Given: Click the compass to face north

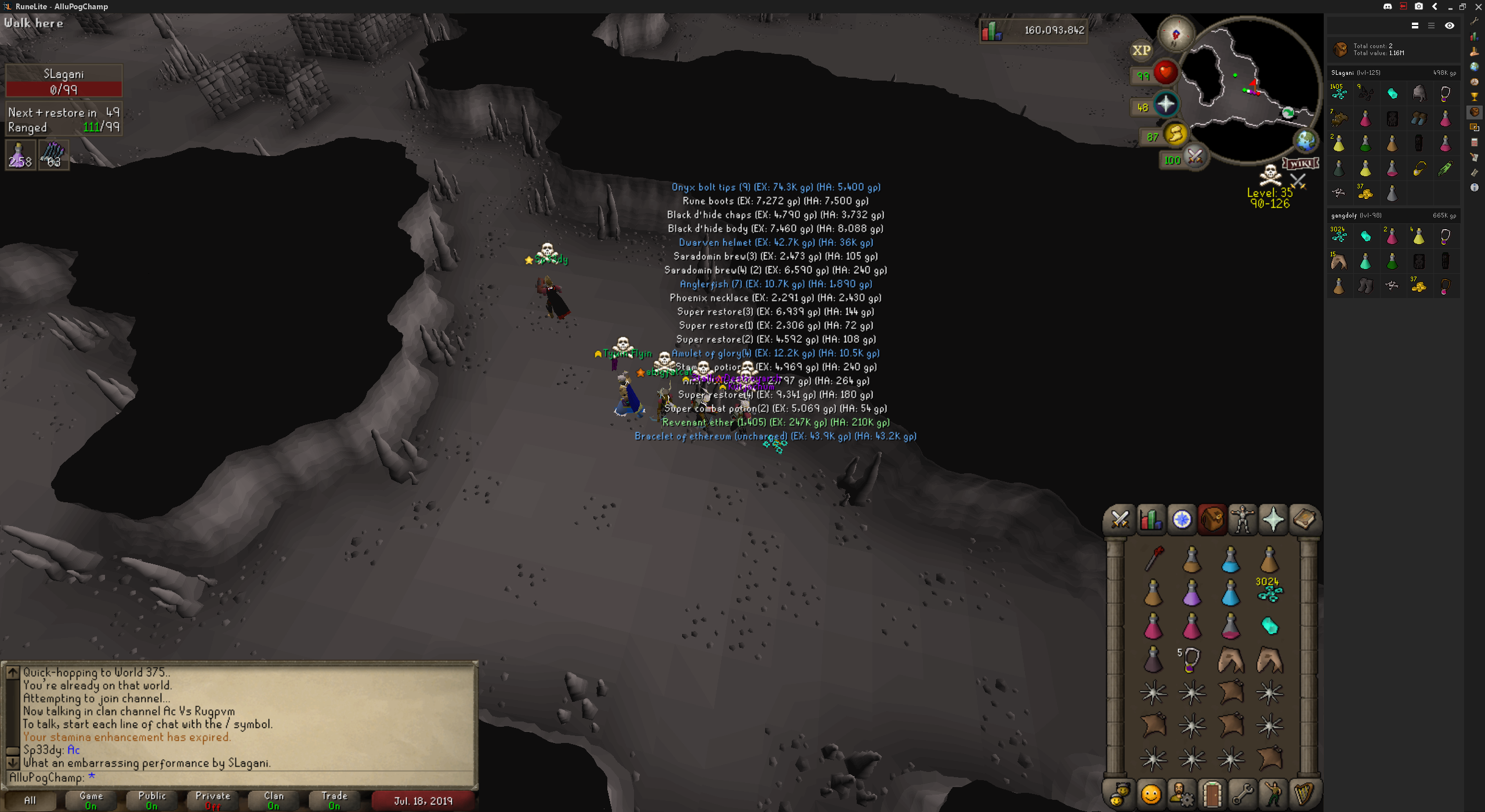Looking at the screenshot, I should click(x=1176, y=34).
